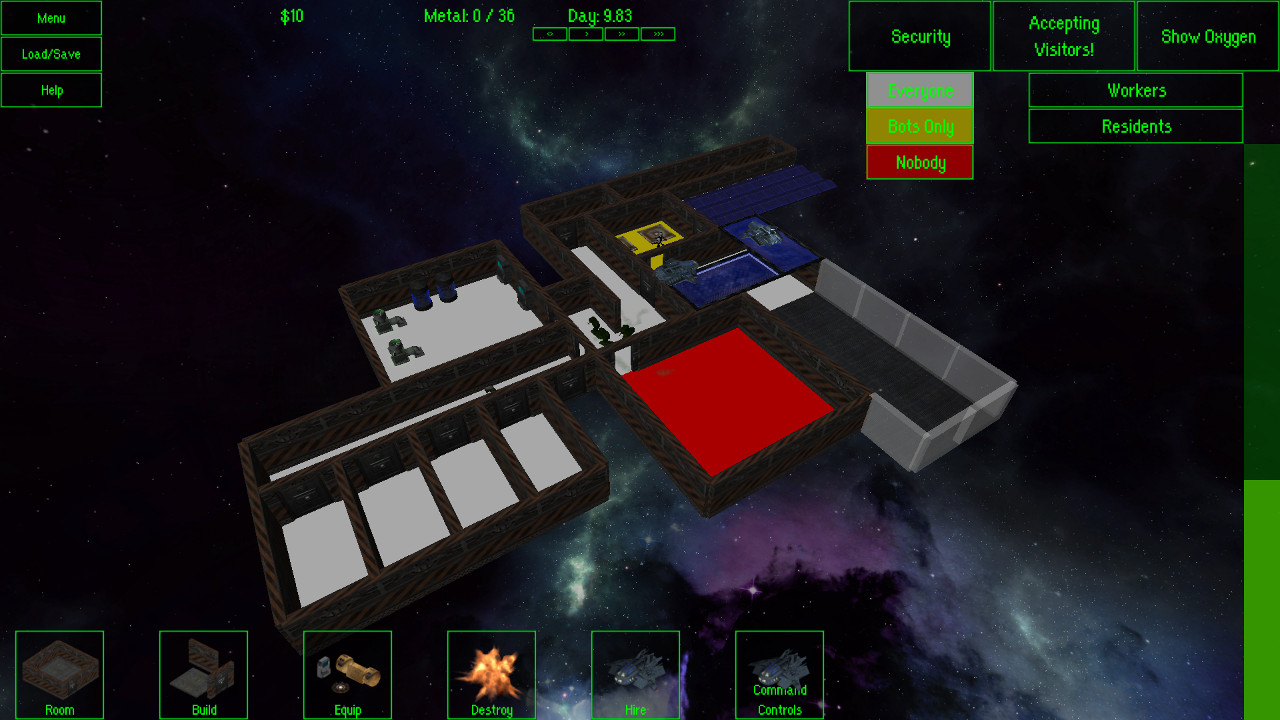Image resolution: width=1280 pixels, height=720 pixels.
Task: Open the Load/Save screen
Action: pos(50,53)
